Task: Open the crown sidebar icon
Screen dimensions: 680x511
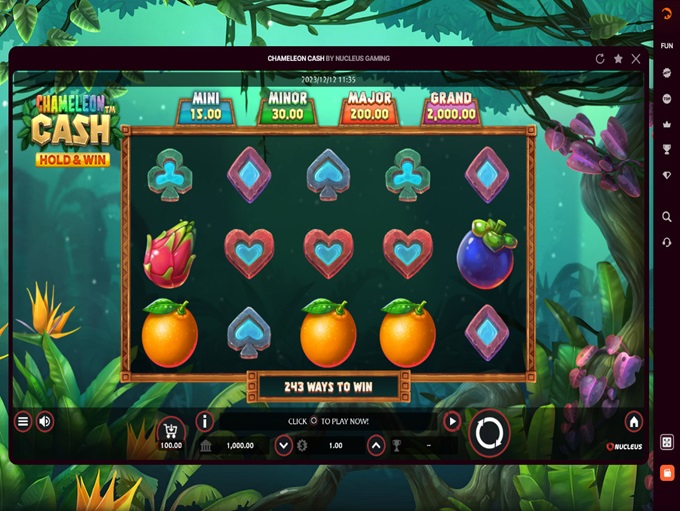Action: point(667,124)
